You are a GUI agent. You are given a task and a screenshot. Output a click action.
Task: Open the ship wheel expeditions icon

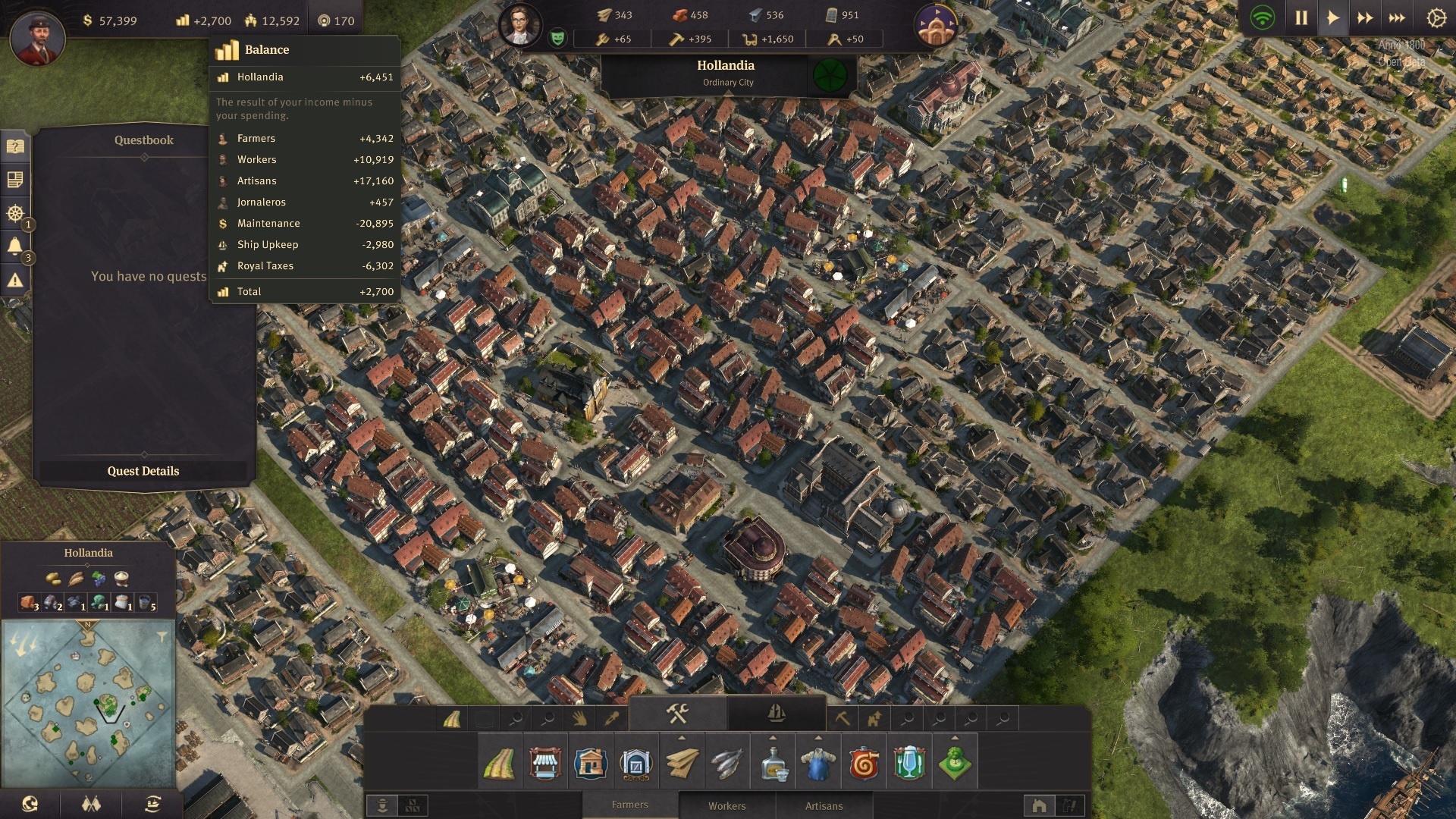pos(15,213)
